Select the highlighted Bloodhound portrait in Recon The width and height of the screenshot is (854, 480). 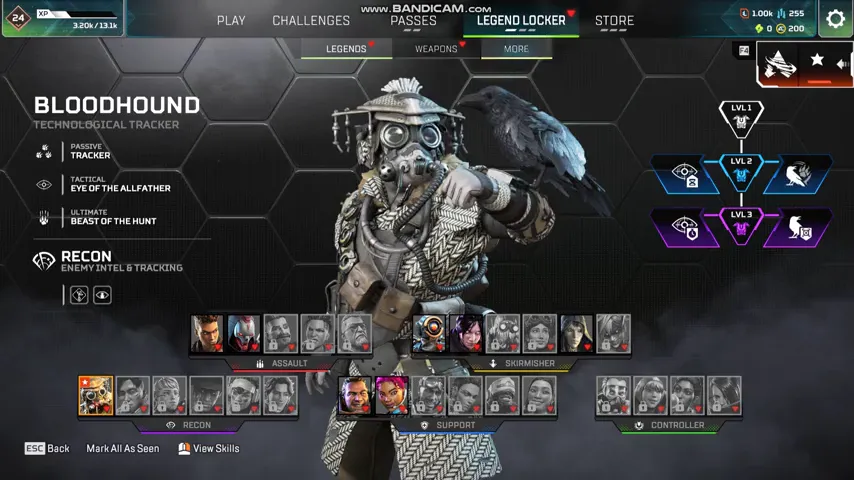coord(96,396)
